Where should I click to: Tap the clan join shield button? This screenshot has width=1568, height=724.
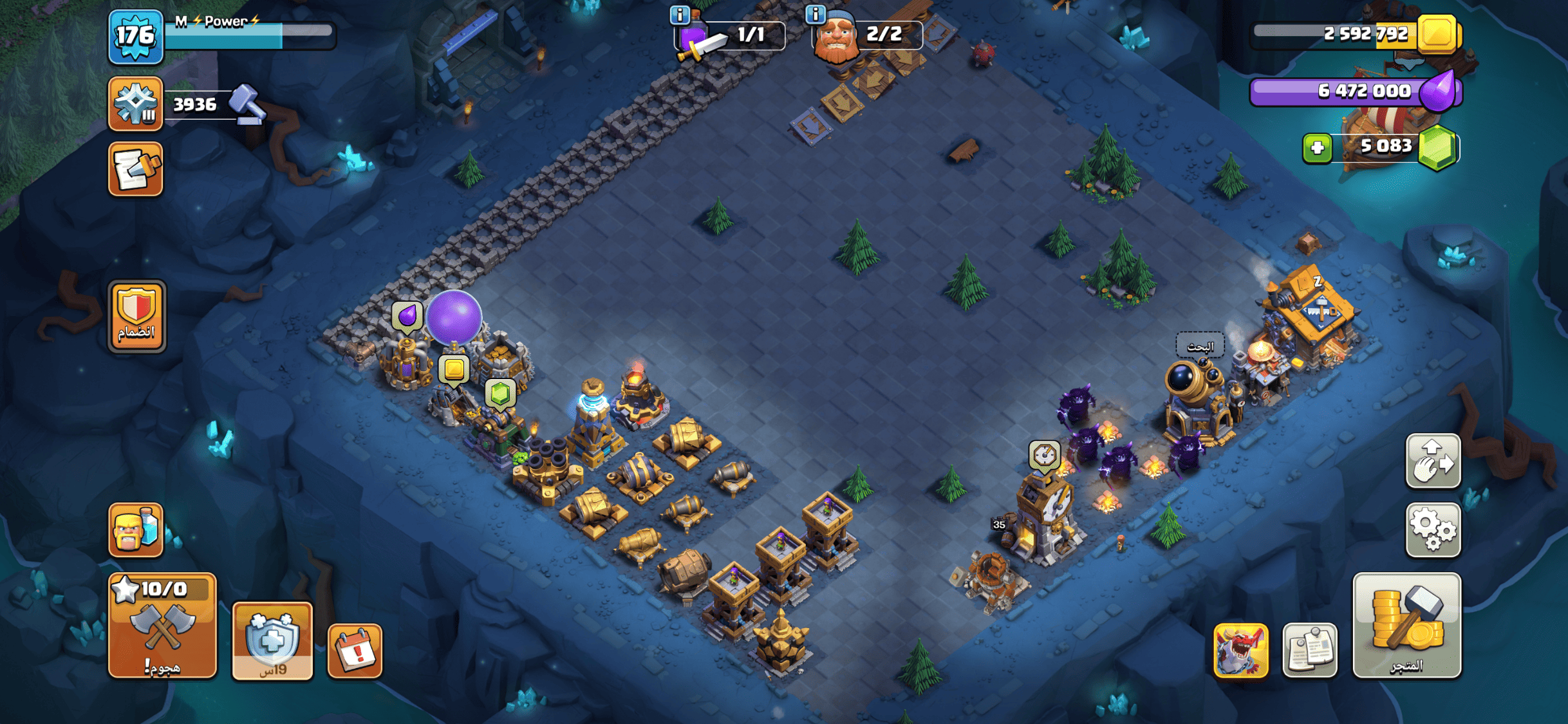(136, 316)
